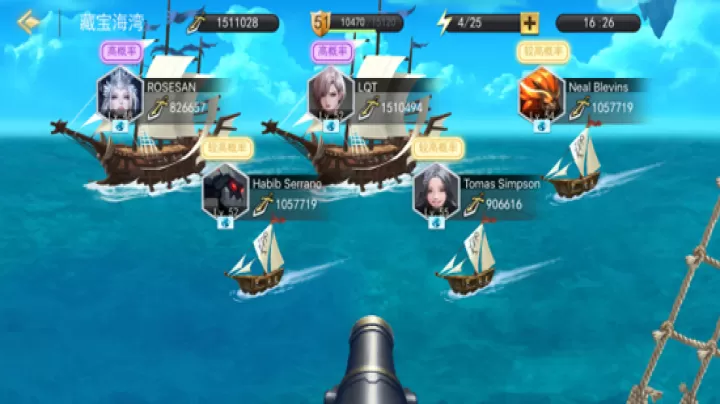Go back using the yellow arrow
The height and width of the screenshot is (404, 720).
tap(28, 21)
